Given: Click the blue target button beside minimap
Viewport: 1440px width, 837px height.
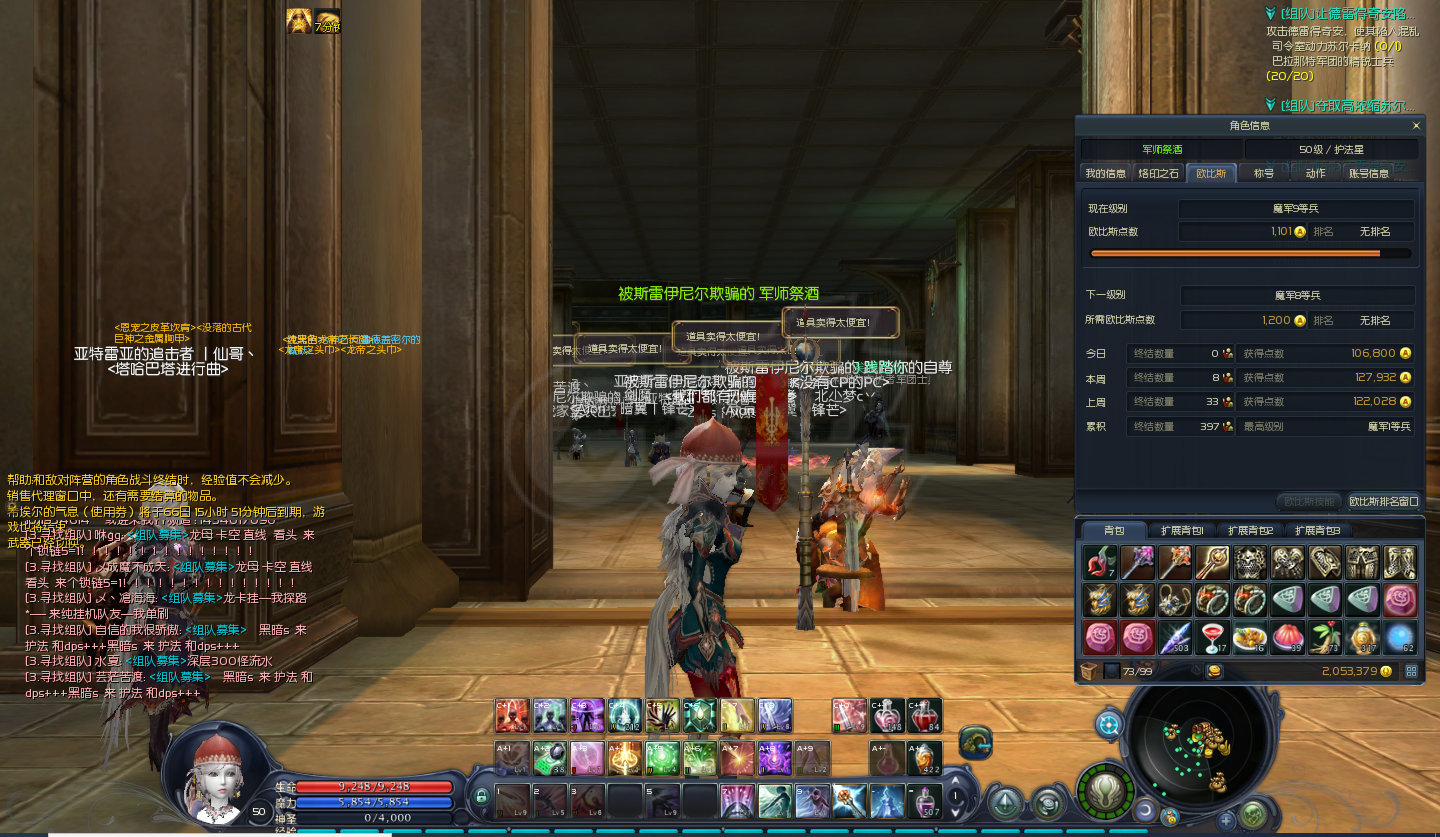Looking at the screenshot, I should tap(1108, 724).
